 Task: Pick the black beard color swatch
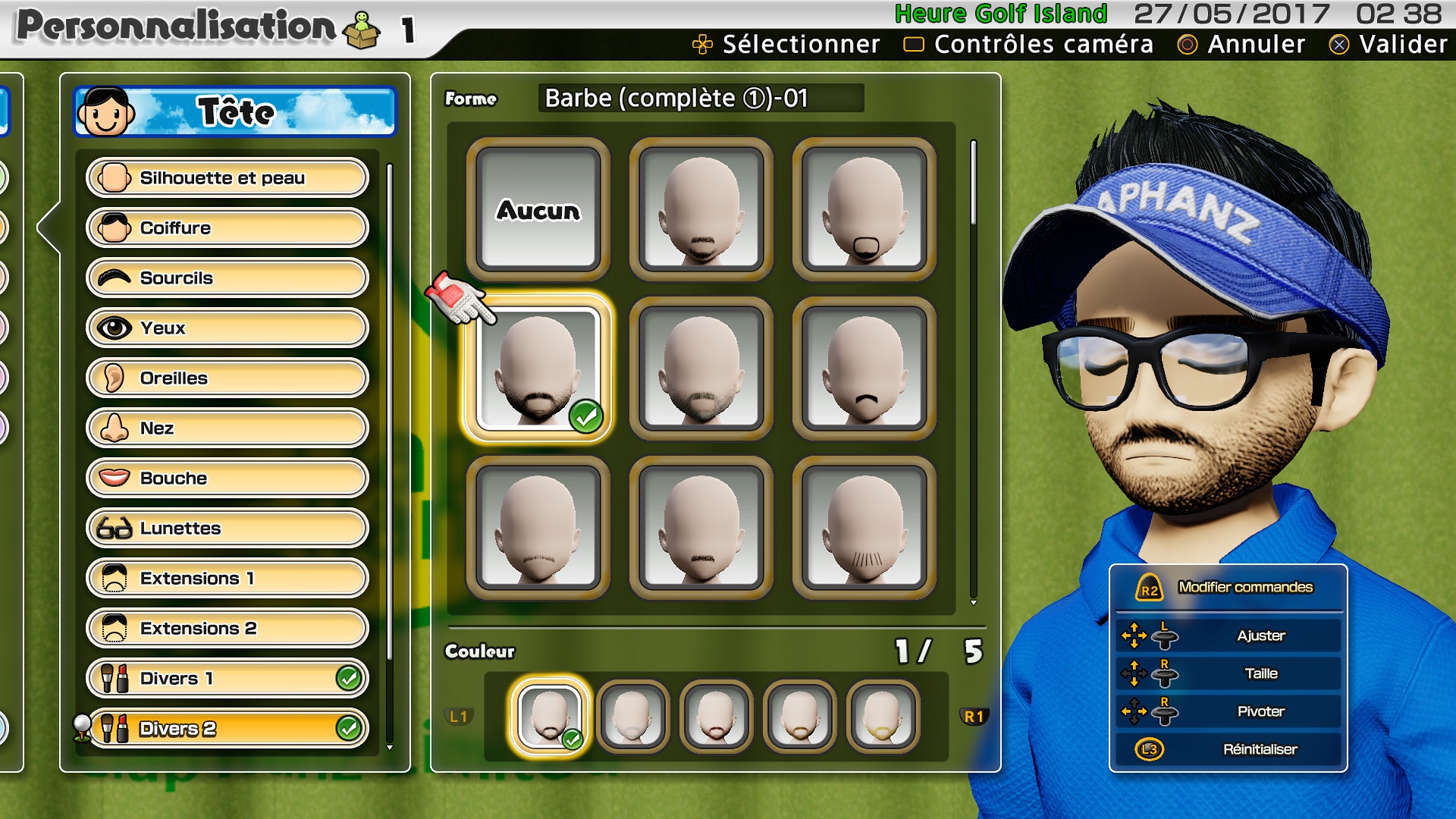pos(549,716)
